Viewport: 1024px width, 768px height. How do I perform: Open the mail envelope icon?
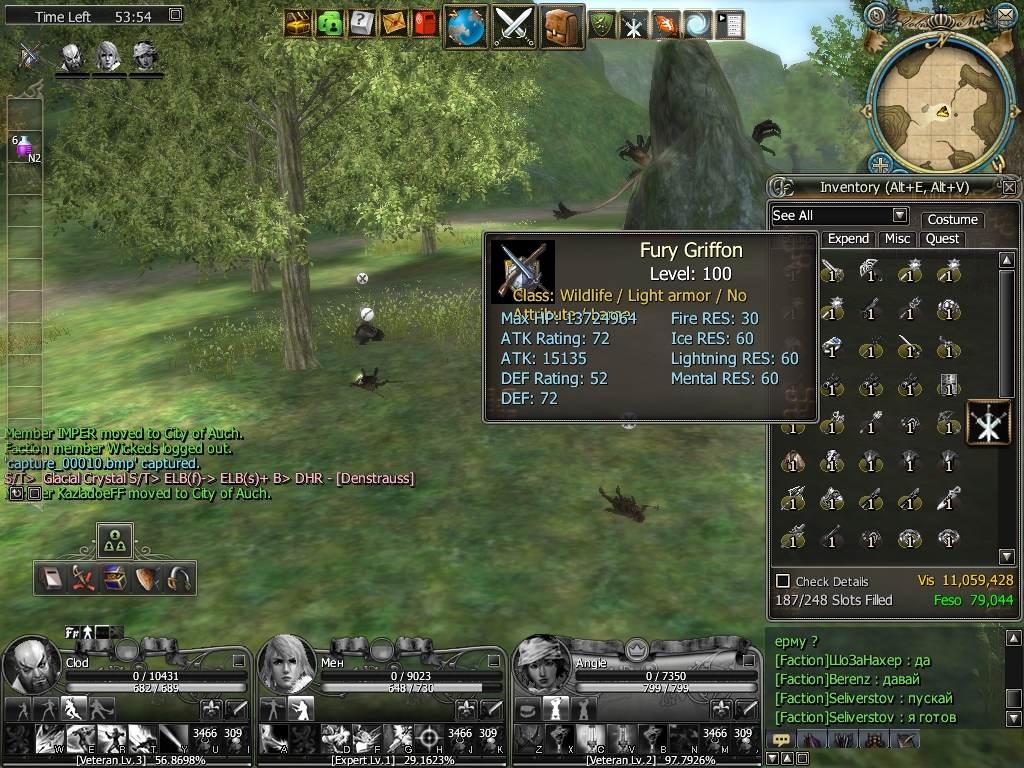coord(393,23)
